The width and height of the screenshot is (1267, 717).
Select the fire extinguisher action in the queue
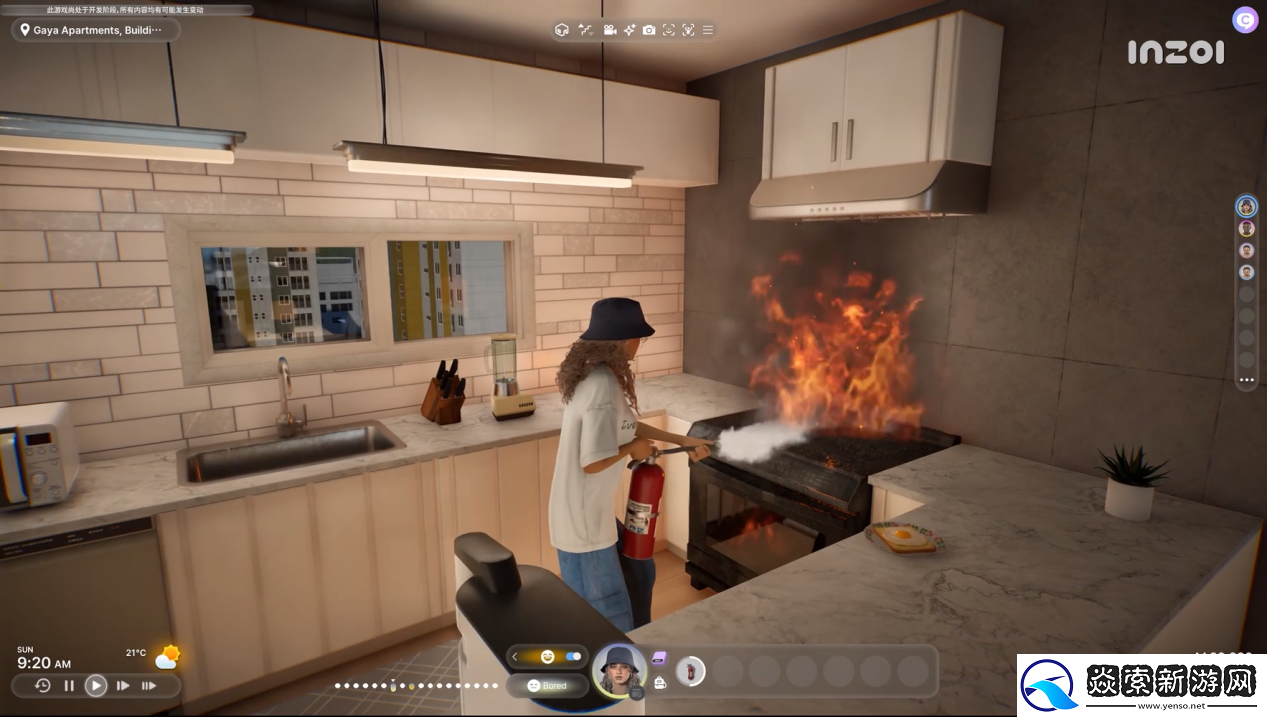pyautogui.click(x=690, y=670)
